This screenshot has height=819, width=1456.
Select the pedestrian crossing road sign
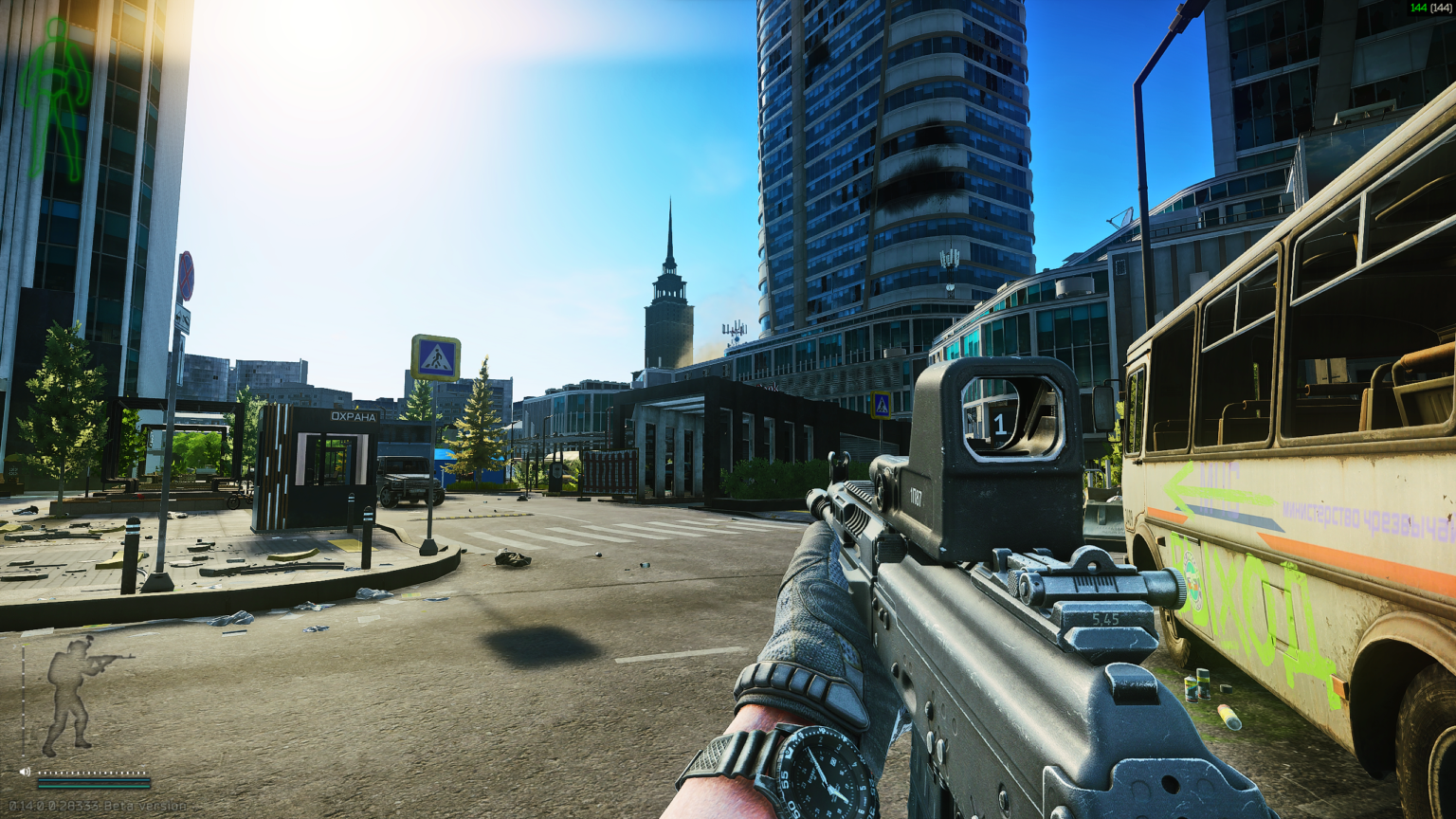(x=436, y=357)
